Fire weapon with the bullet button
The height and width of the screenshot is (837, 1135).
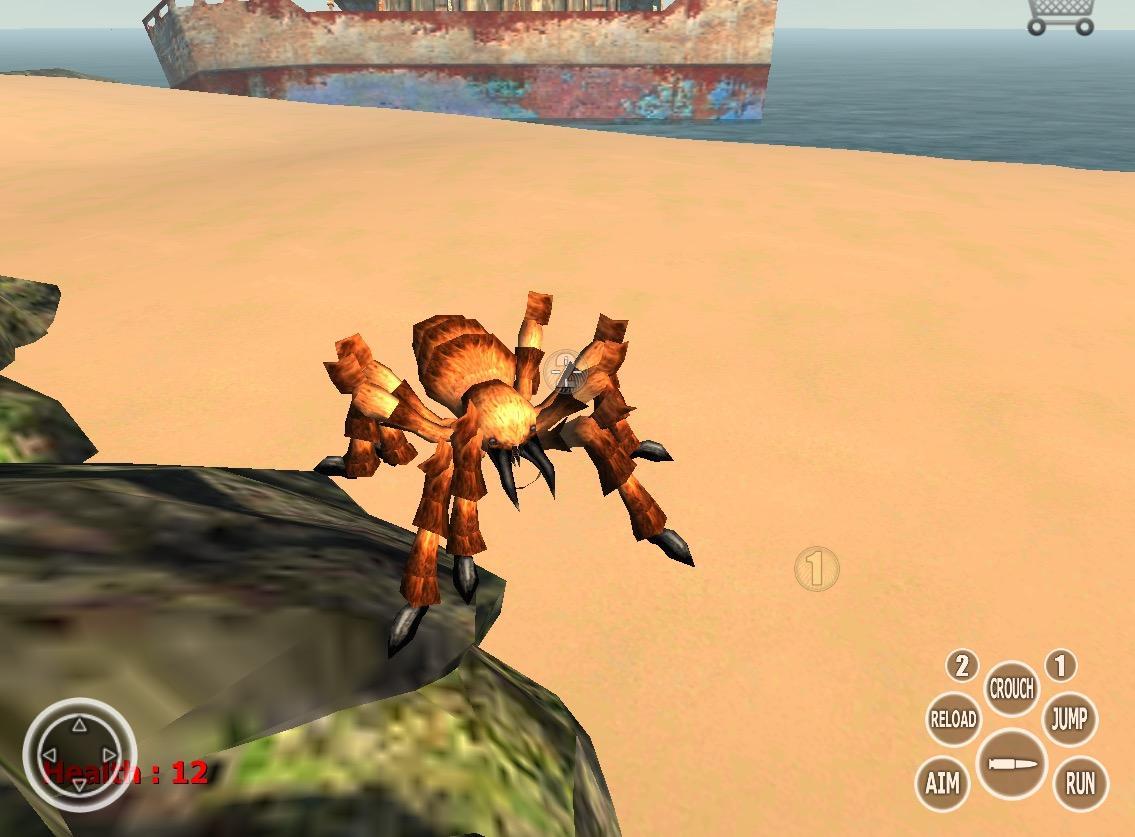(x=1011, y=765)
